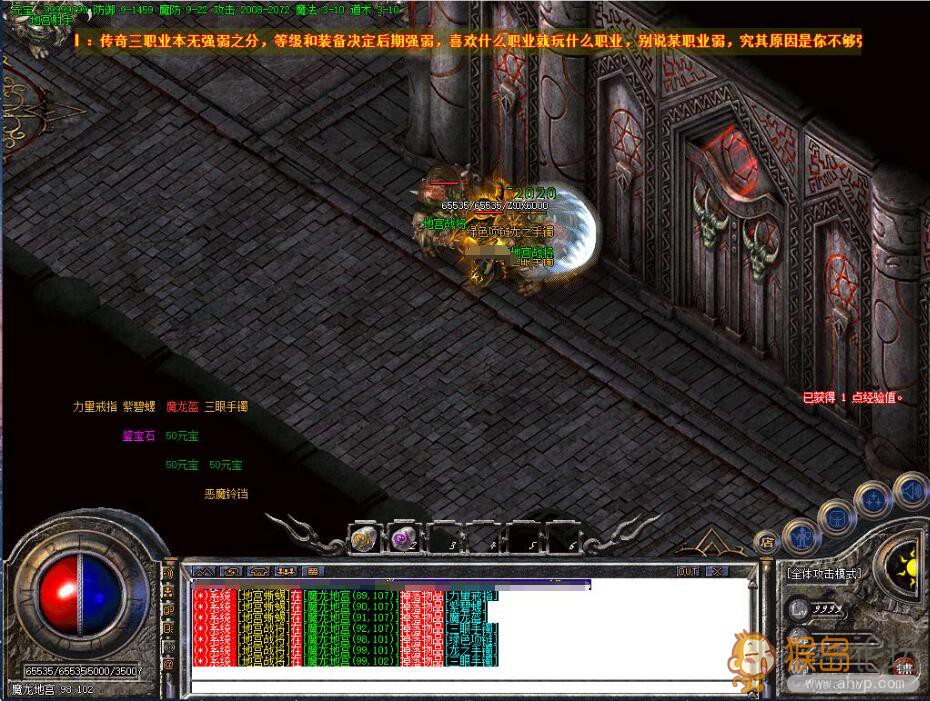Click the red 锁 lock button
The height and width of the screenshot is (701, 930).
pyautogui.click(x=903, y=668)
